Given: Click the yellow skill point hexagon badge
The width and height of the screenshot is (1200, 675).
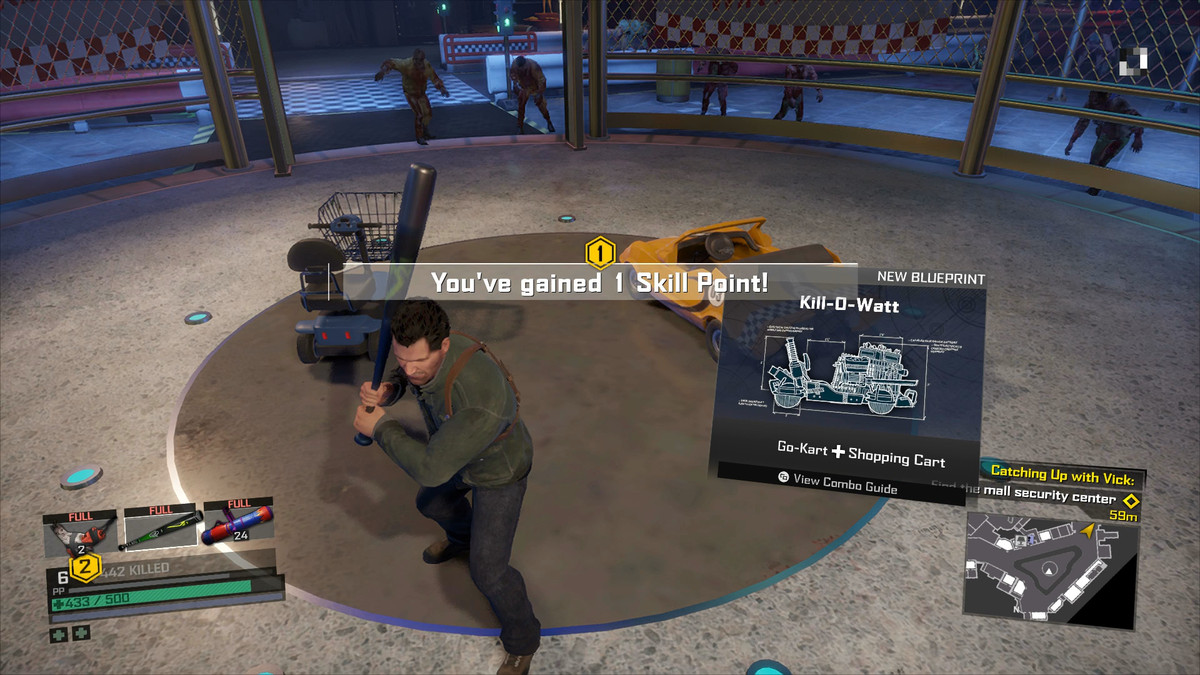Looking at the screenshot, I should click(599, 254).
